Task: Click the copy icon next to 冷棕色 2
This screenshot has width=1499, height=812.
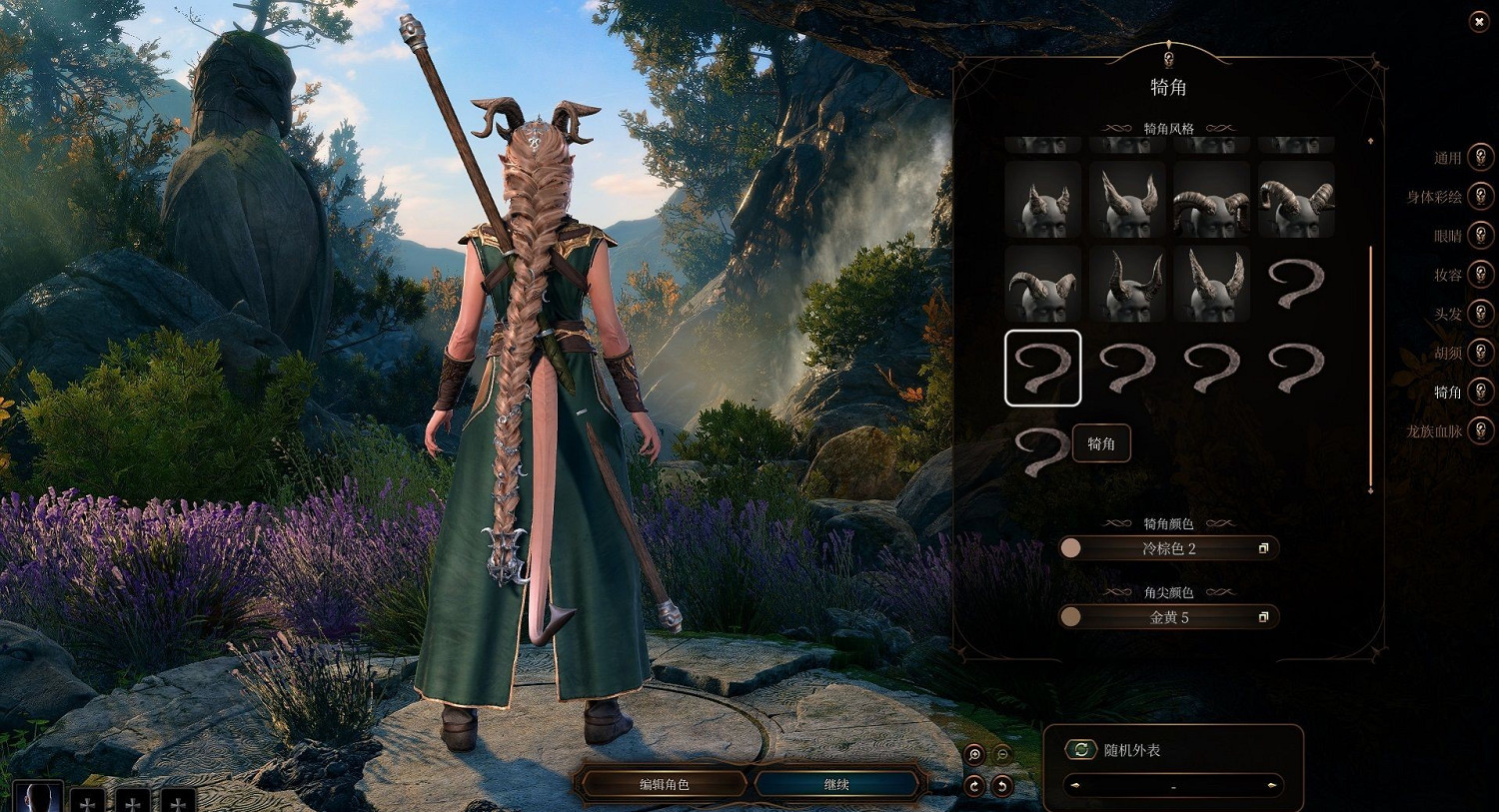Action: (x=1263, y=547)
